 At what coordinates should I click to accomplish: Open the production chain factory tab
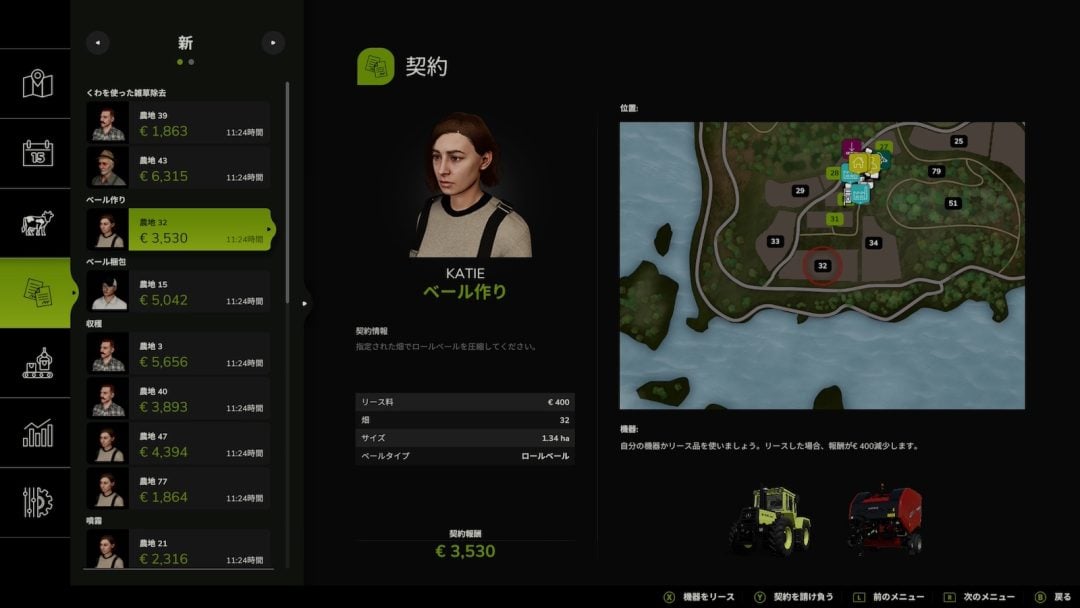pos(37,362)
